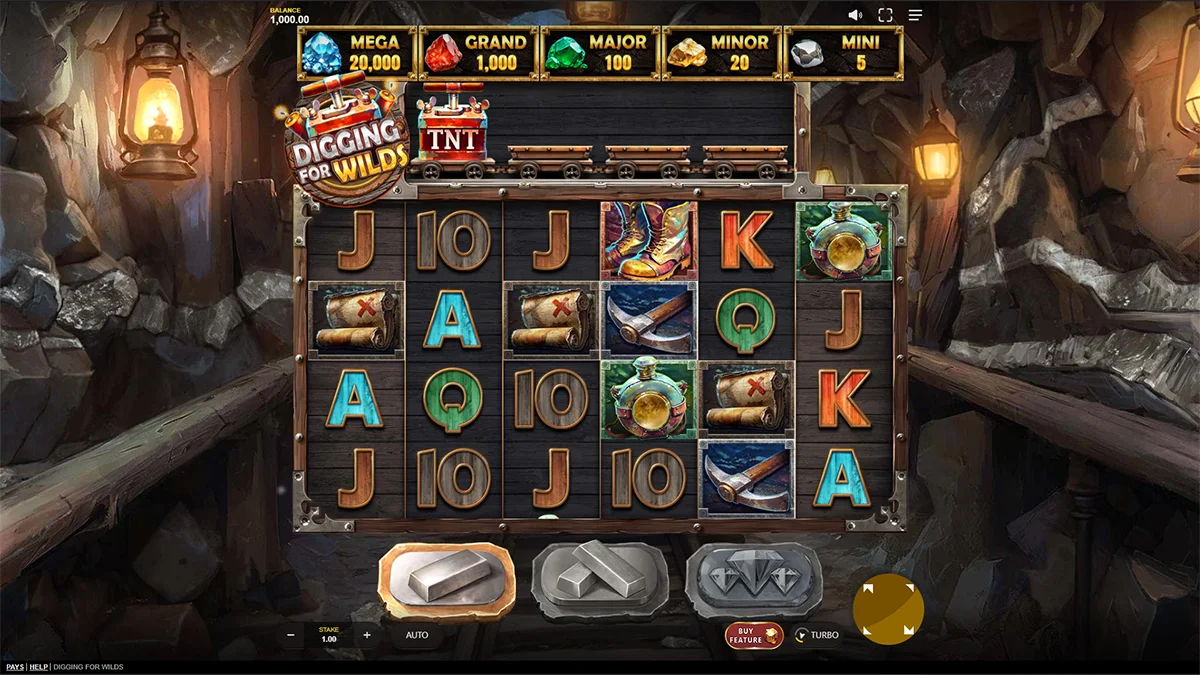This screenshot has height=675, width=1200.
Task: Toggle Turbo spin mode
Action: [817, 635]
